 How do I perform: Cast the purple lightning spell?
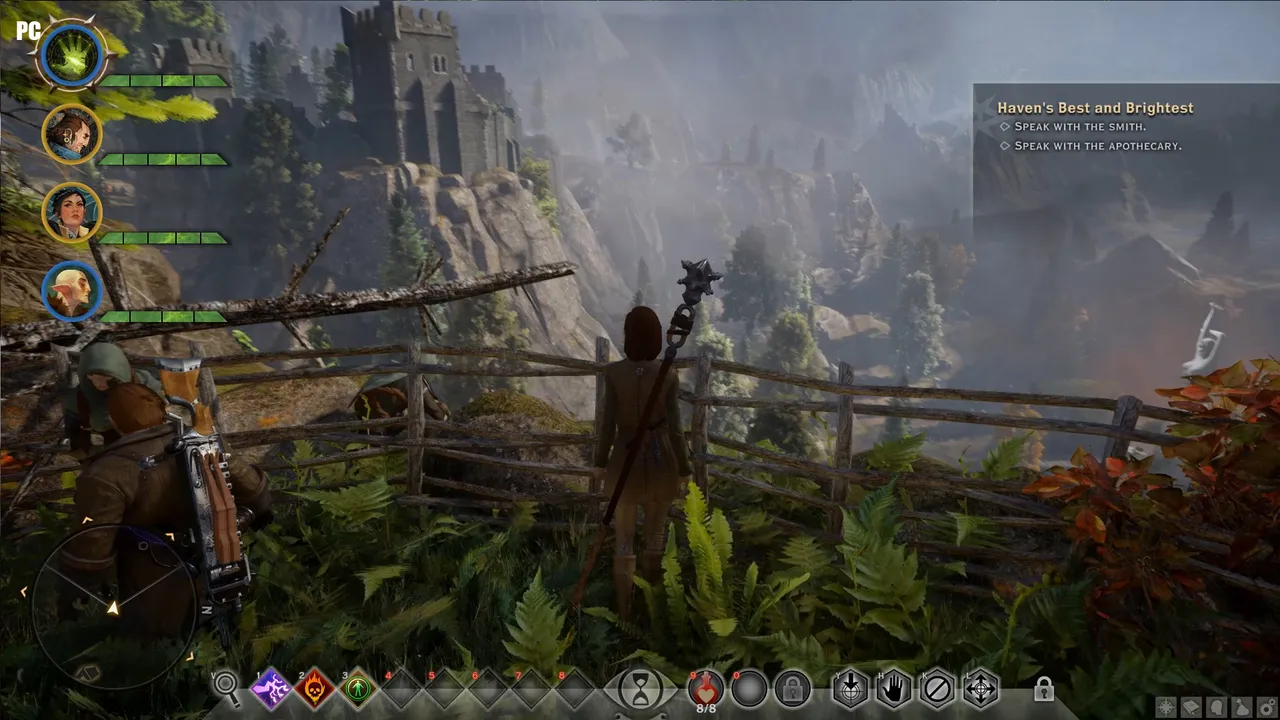tap(271, 689)
